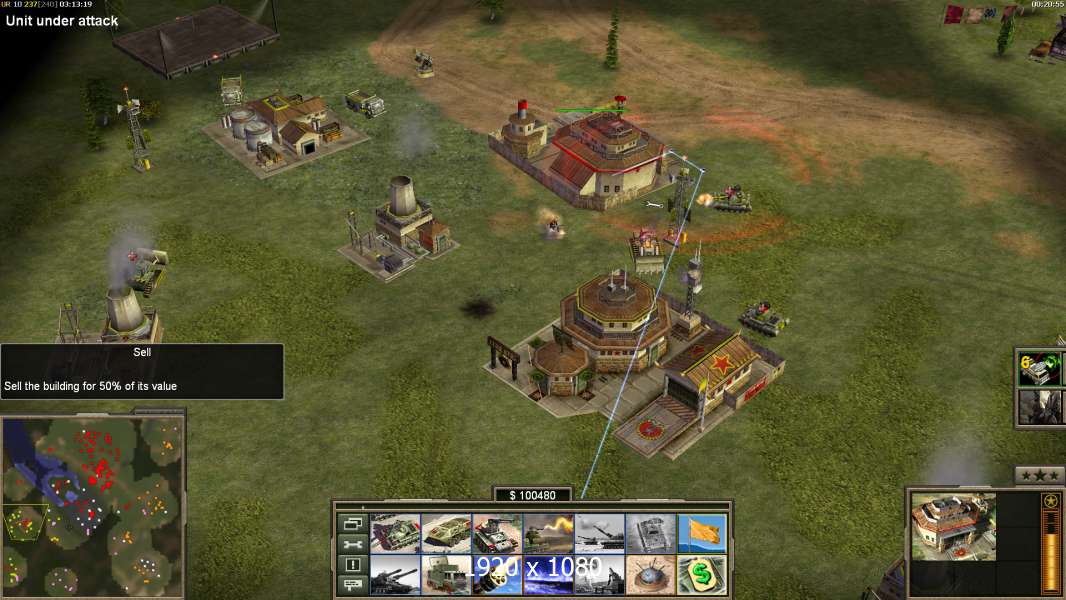Build the green troop crawler vehicle
1066x600 pixels.
pyautogui.click(x=446, y=533)
